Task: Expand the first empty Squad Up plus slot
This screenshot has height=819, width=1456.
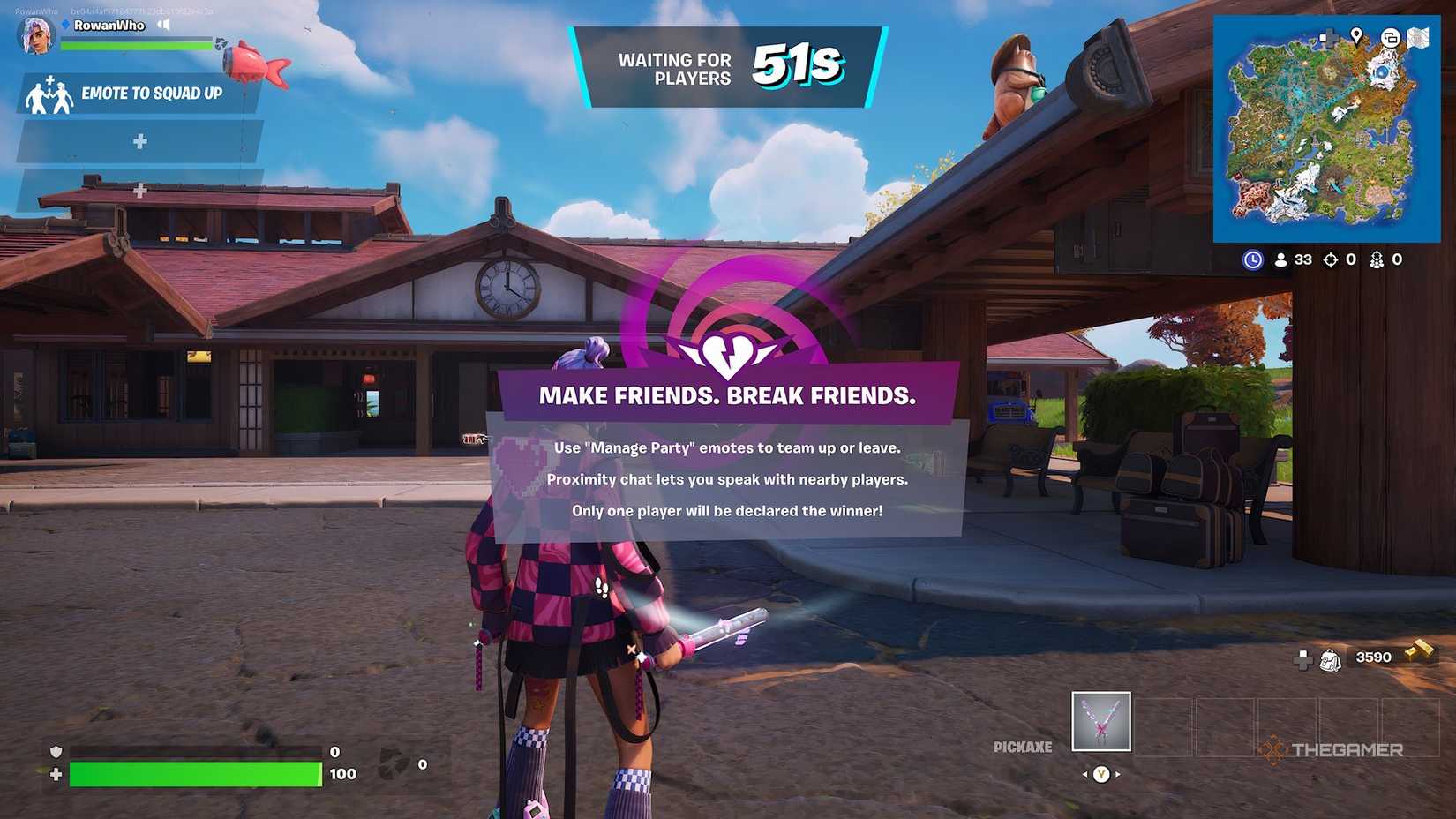Action: pos(139,140)
